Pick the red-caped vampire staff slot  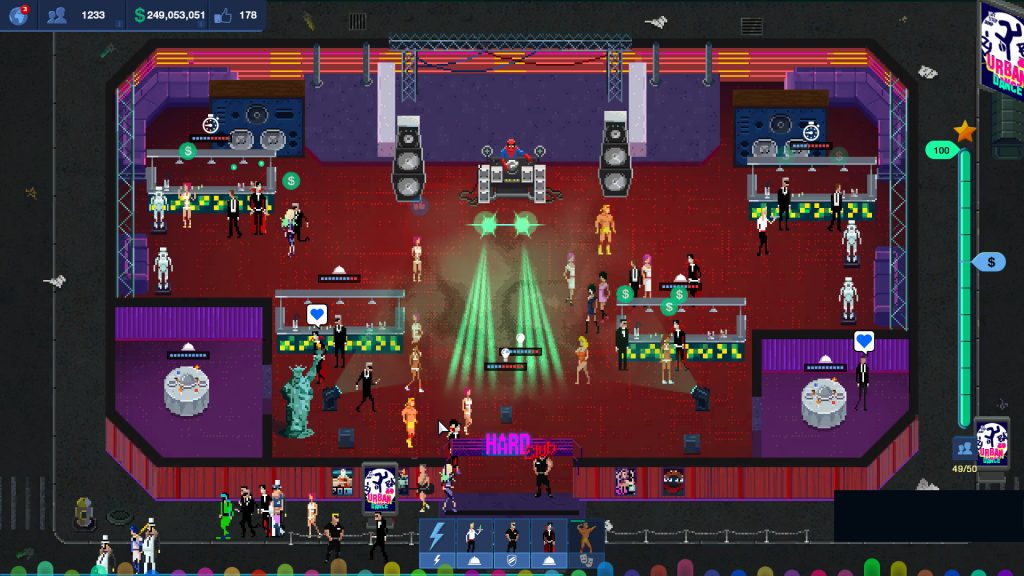tap(548, 539)
